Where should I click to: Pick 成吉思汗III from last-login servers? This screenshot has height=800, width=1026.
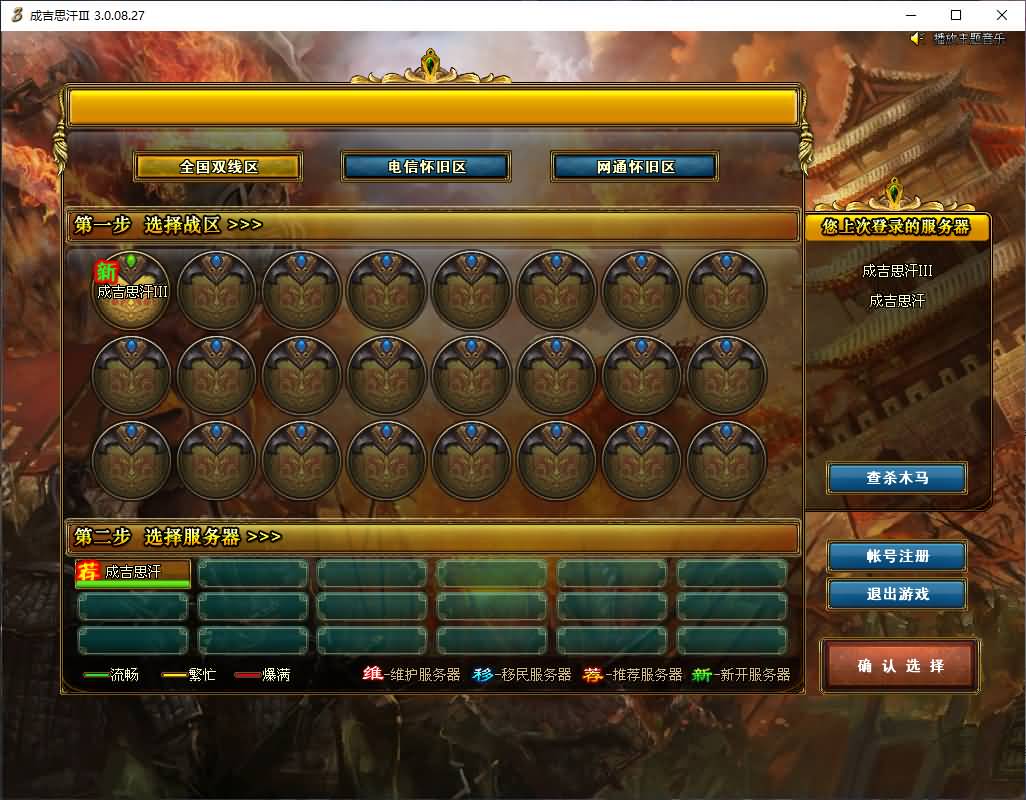[x=897, y=271]
